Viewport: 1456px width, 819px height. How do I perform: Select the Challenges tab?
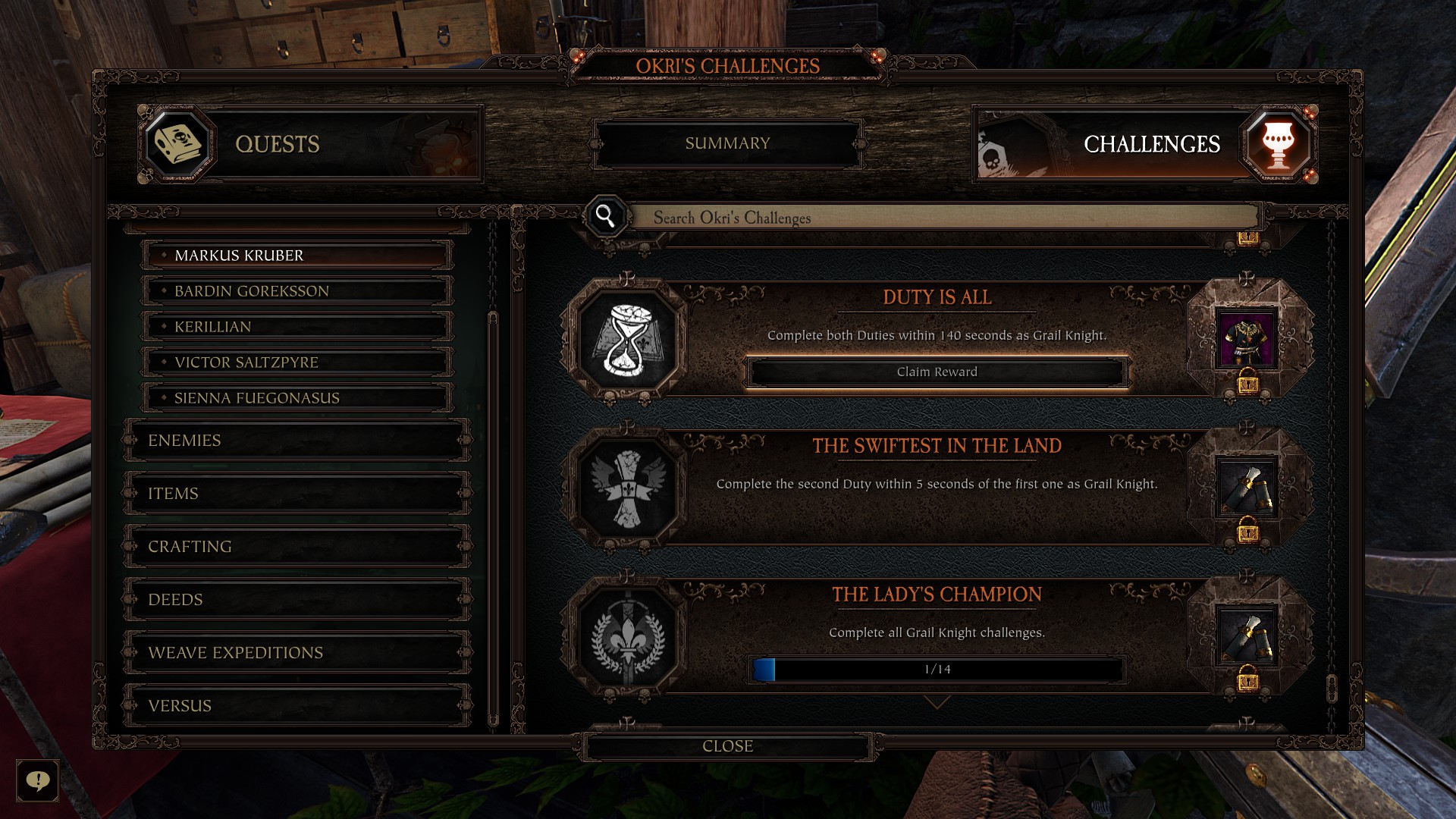(x=1145, y=144)
